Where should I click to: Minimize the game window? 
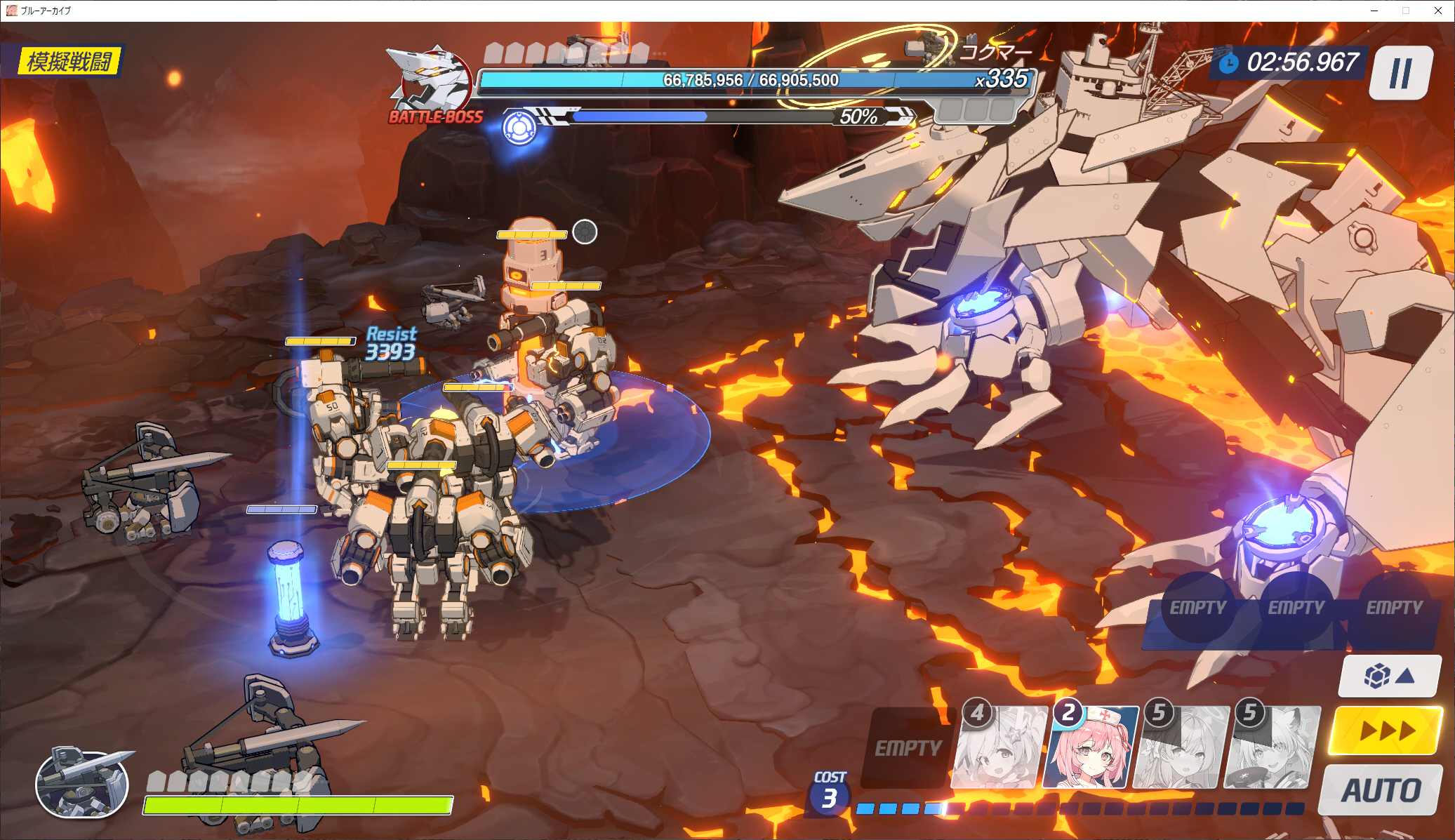(x=1374, y=11)
